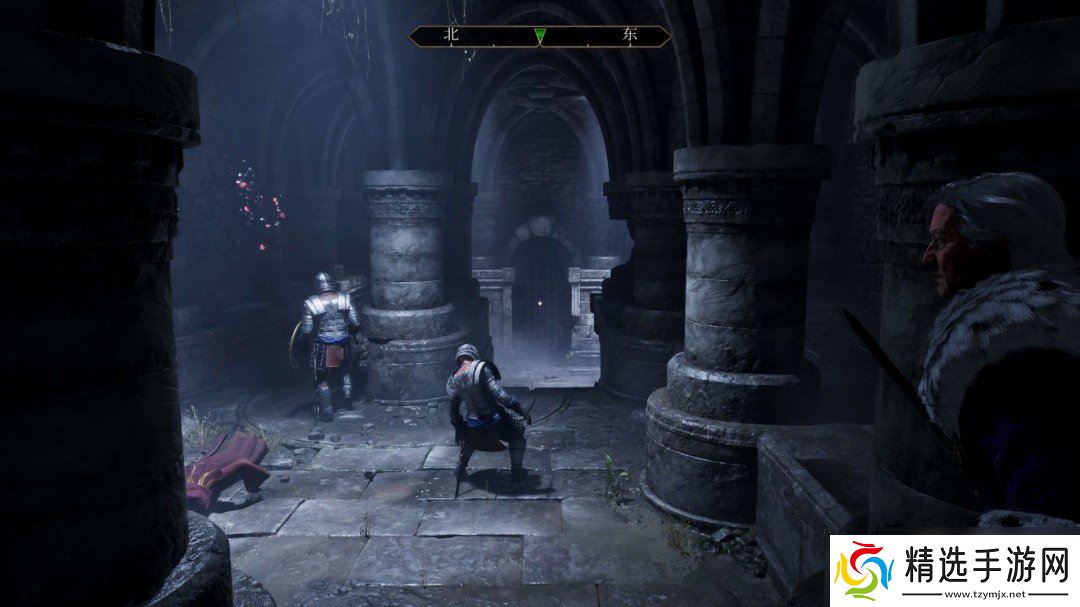Click the compass bar showing 北 and 东

[539, 36]
